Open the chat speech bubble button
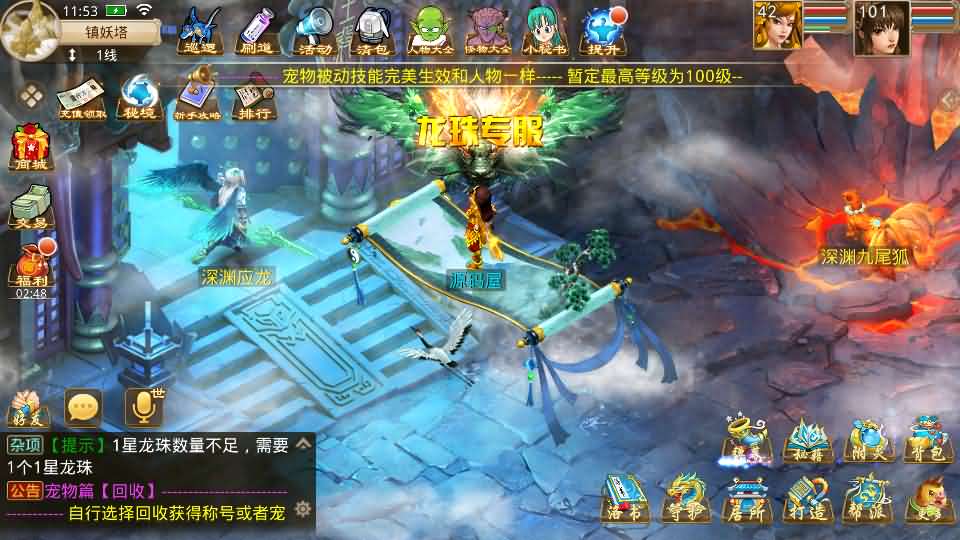The image size is (960, 540). point(83,407)
